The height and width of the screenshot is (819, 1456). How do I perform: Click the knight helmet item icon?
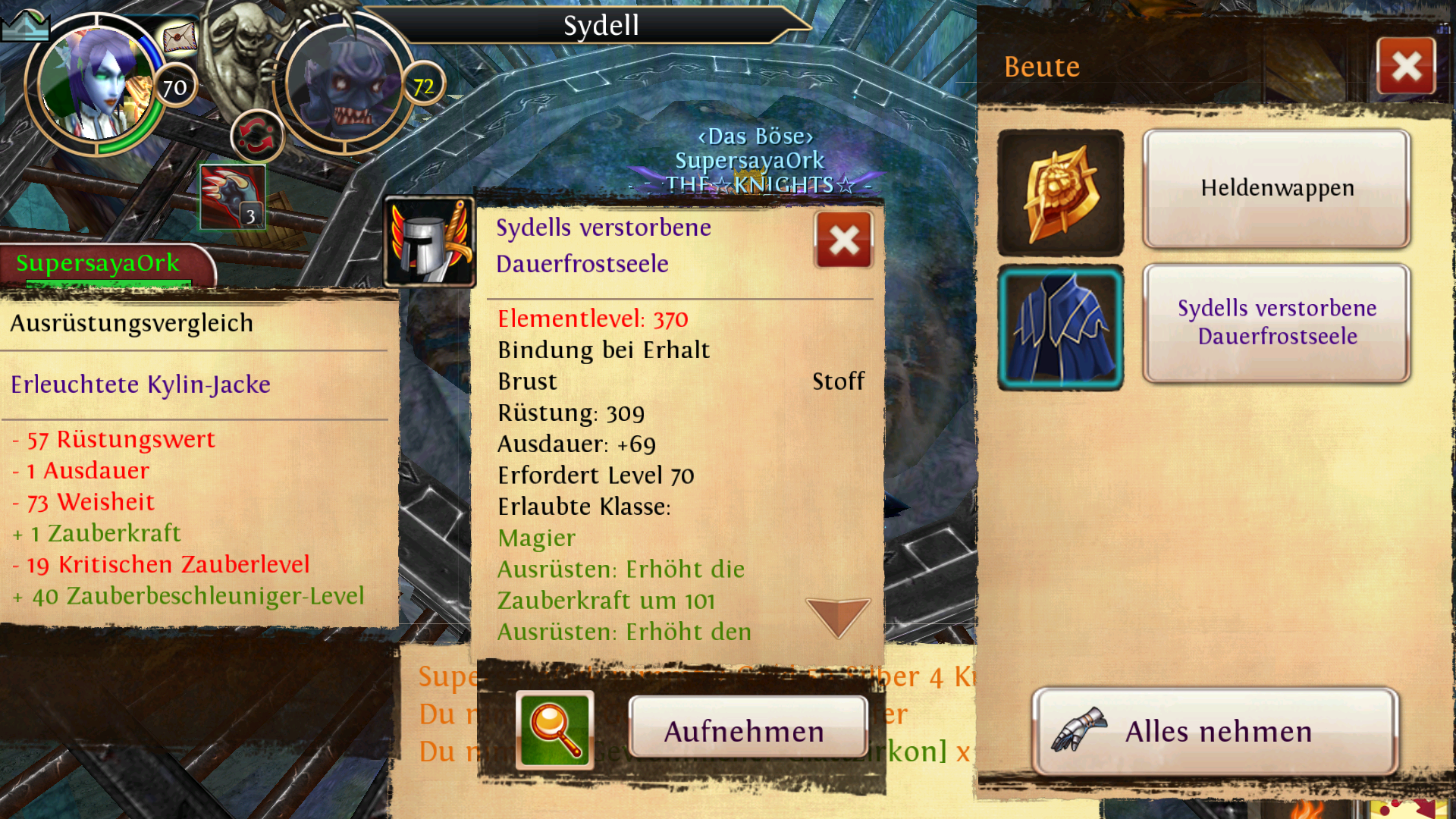(x=429, y=243)
